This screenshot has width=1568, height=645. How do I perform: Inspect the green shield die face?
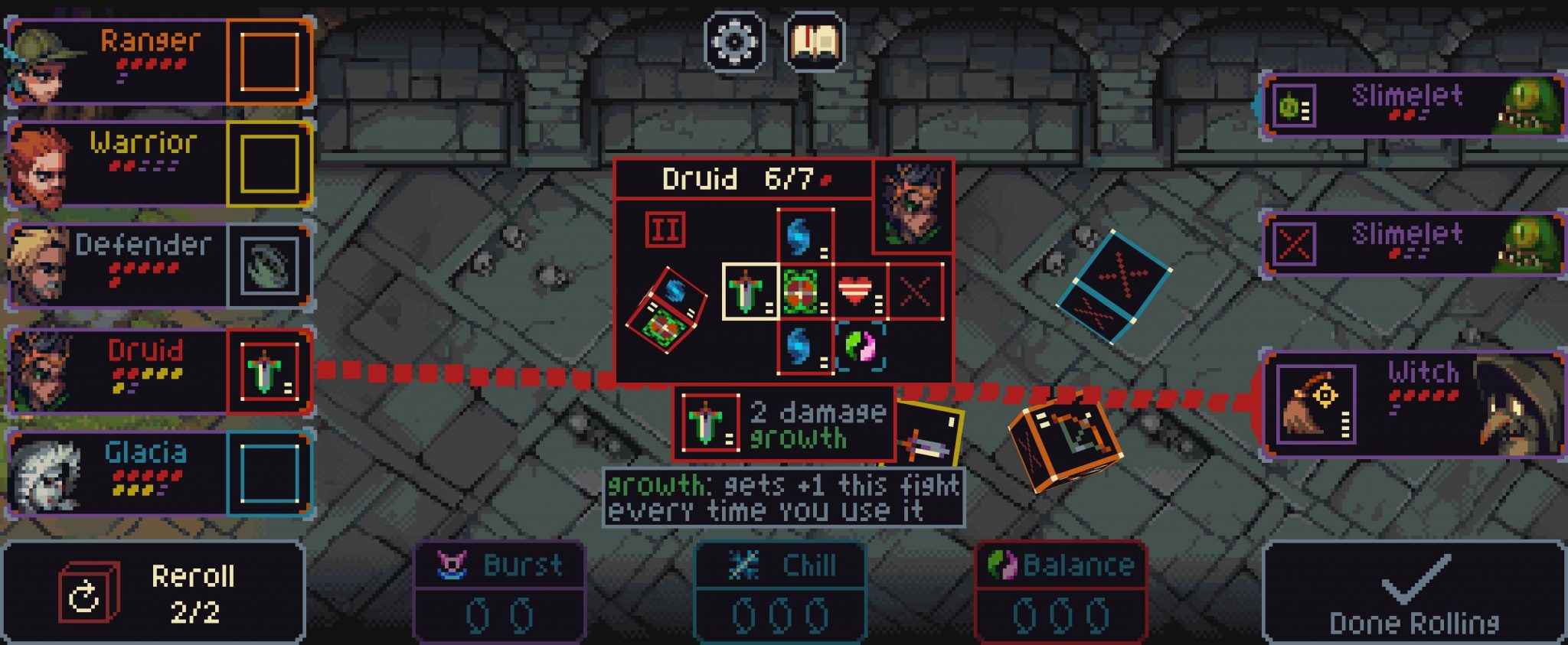(x=805, y=292)
